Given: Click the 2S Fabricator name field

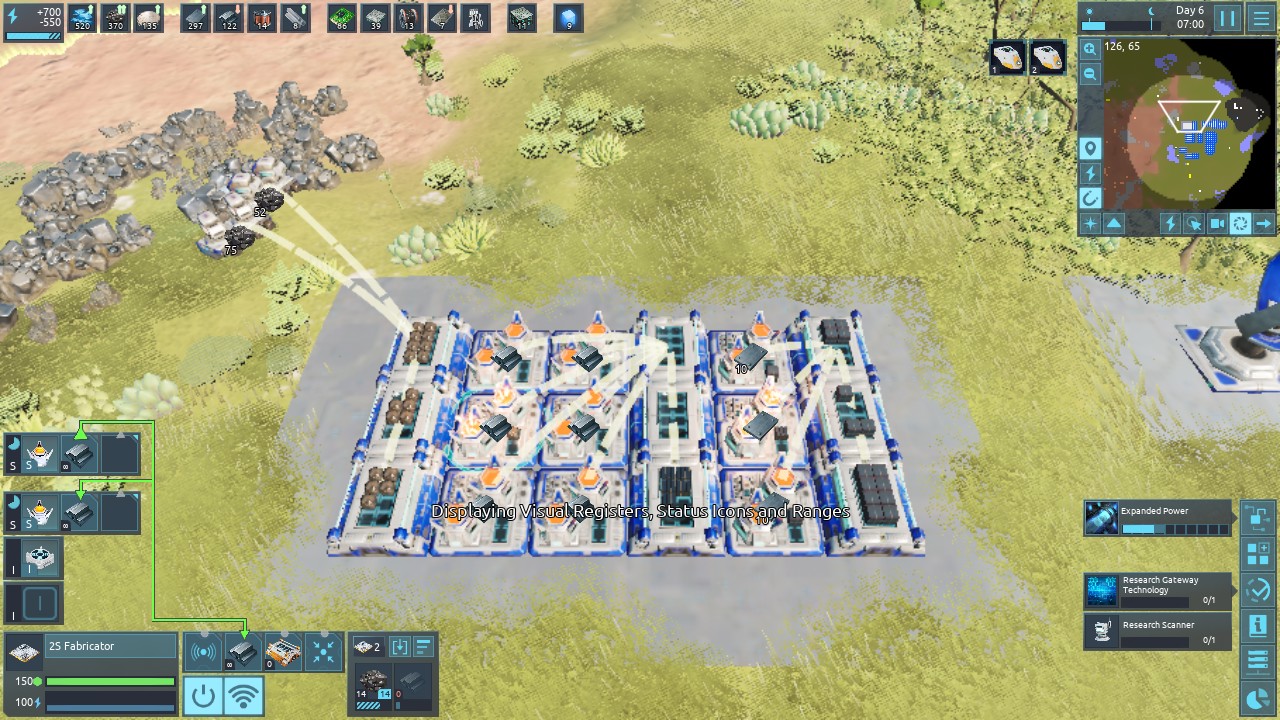Looking at the screenshot, I should 110,647.
